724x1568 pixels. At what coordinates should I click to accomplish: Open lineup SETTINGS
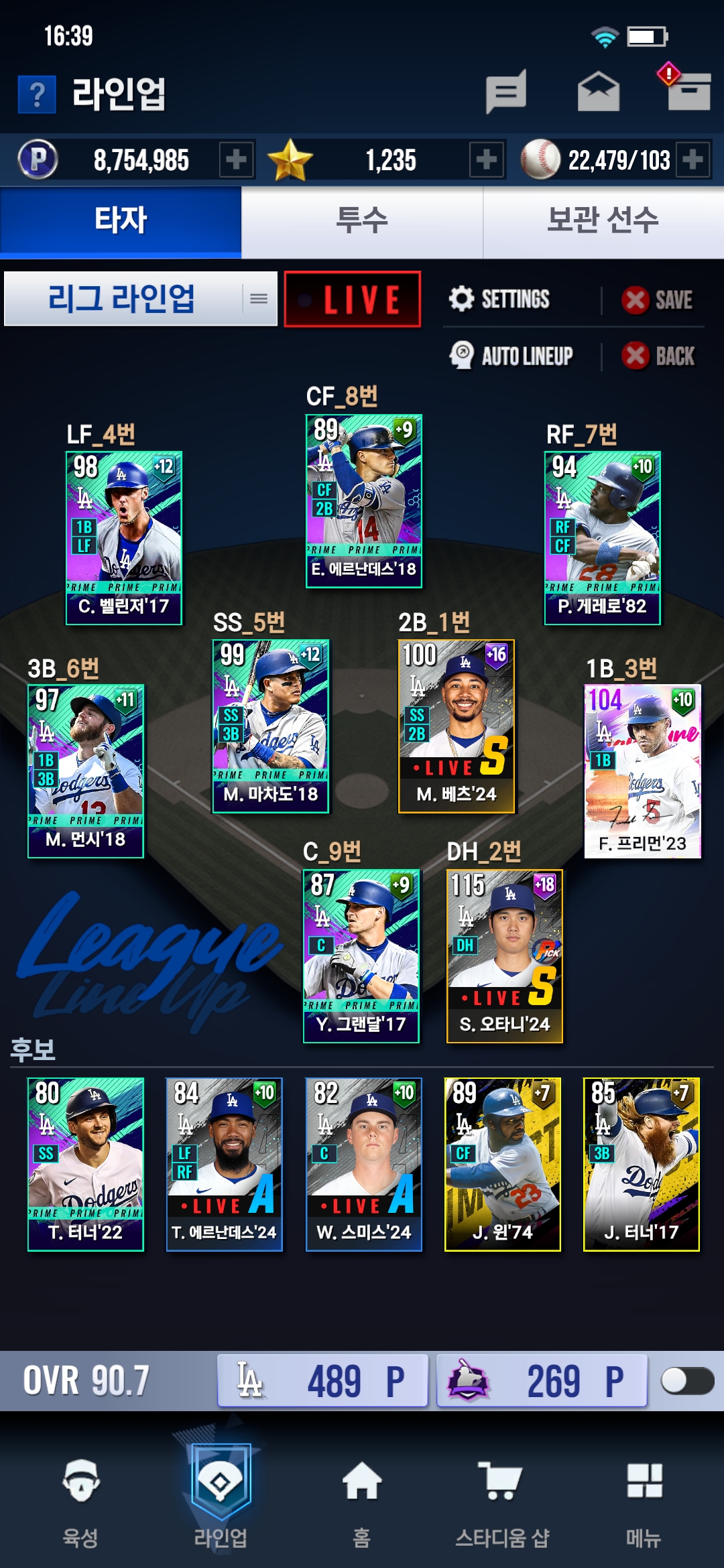(500, 300)
